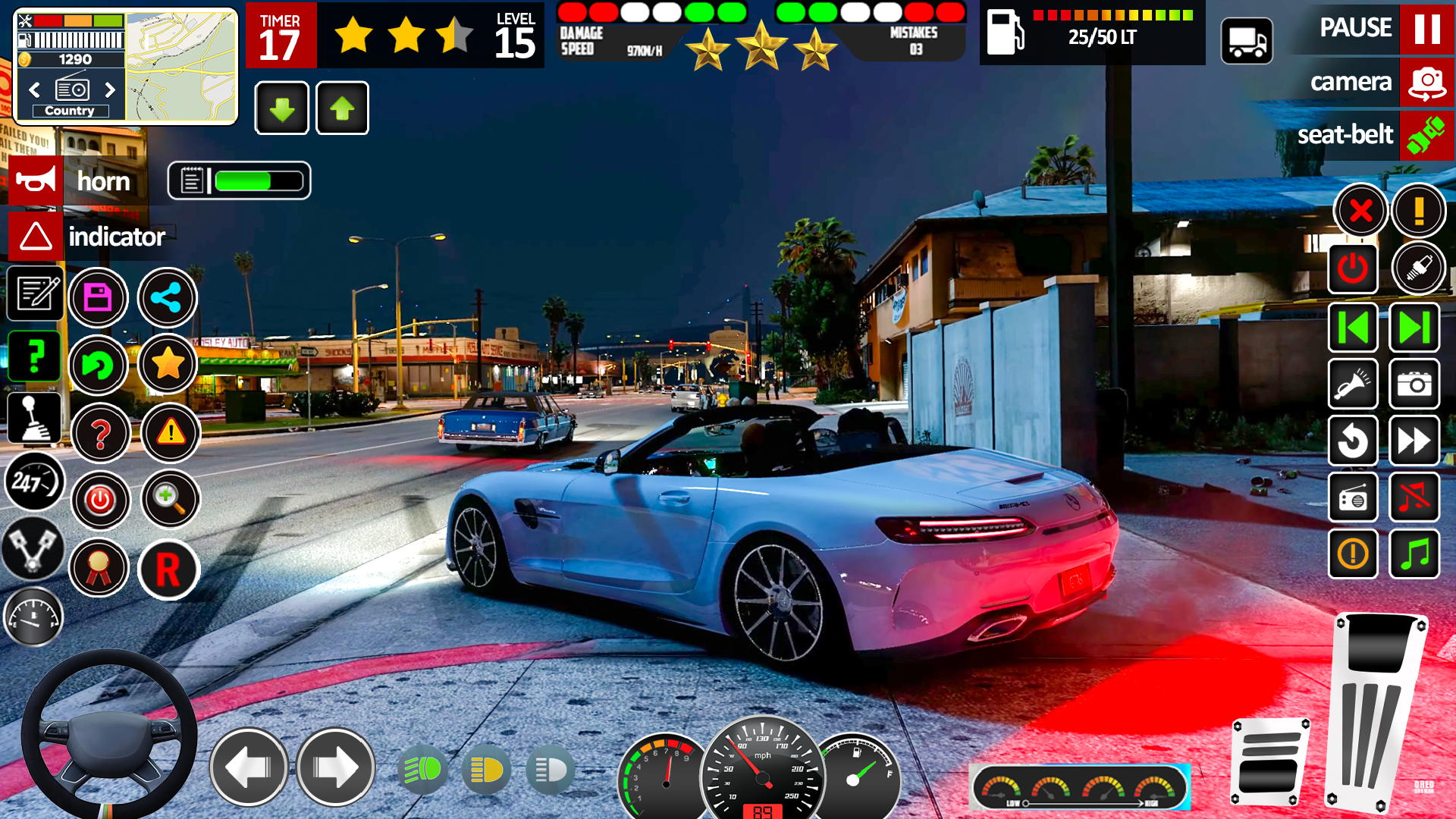Image resolution: width=1456 pixels, height=819 pixels.
Task: Click the pink save disk icon
Action: (98, 297)
